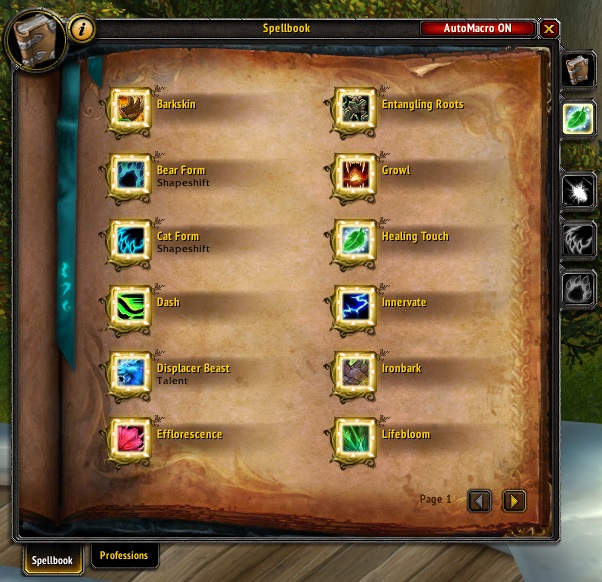Select the Ironbark spell icon
This screenshot has width=602, height=582.
pyautogui.click(x=355, y=375)
